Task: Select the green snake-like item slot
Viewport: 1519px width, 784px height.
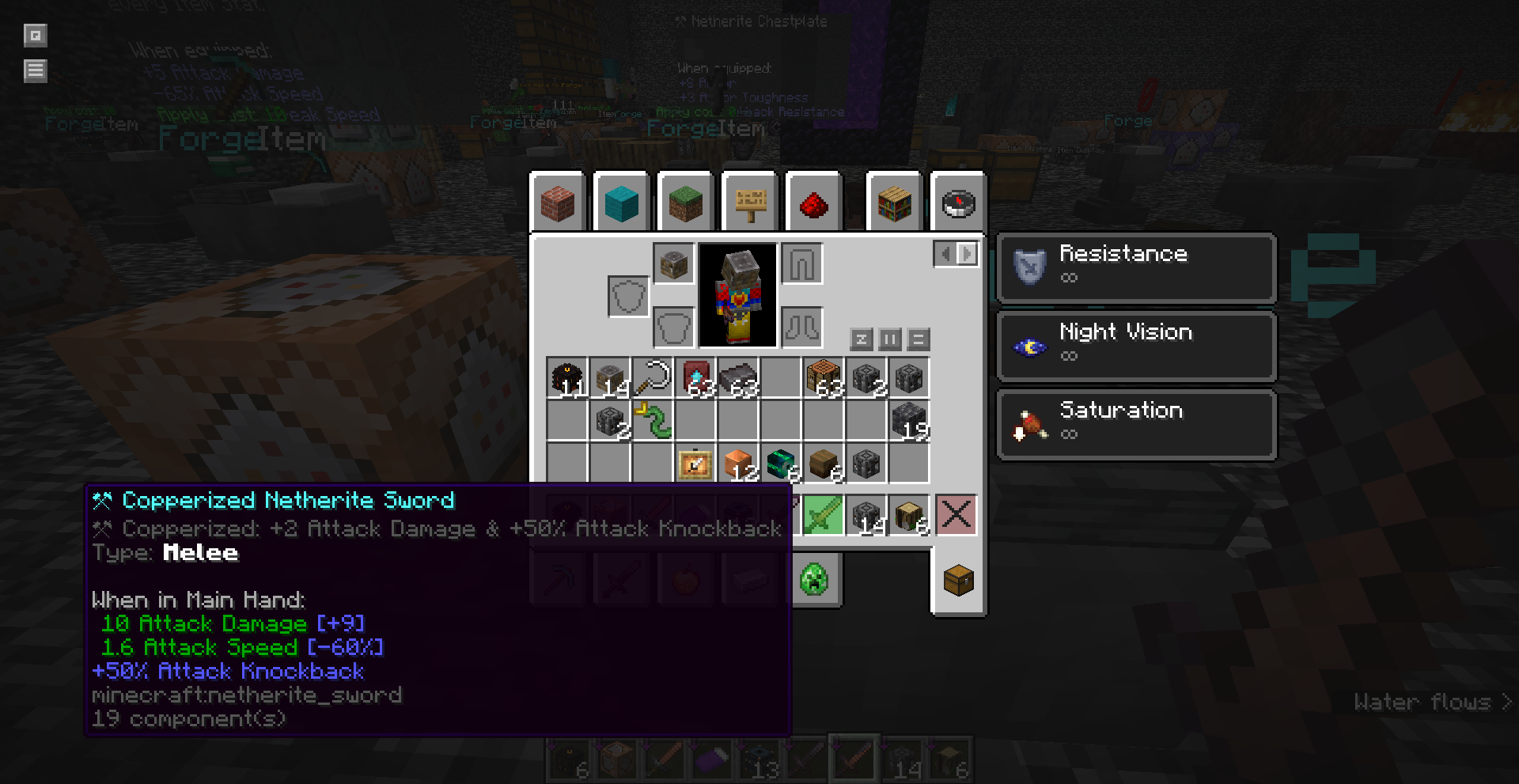Action: [x=653, y=421]
